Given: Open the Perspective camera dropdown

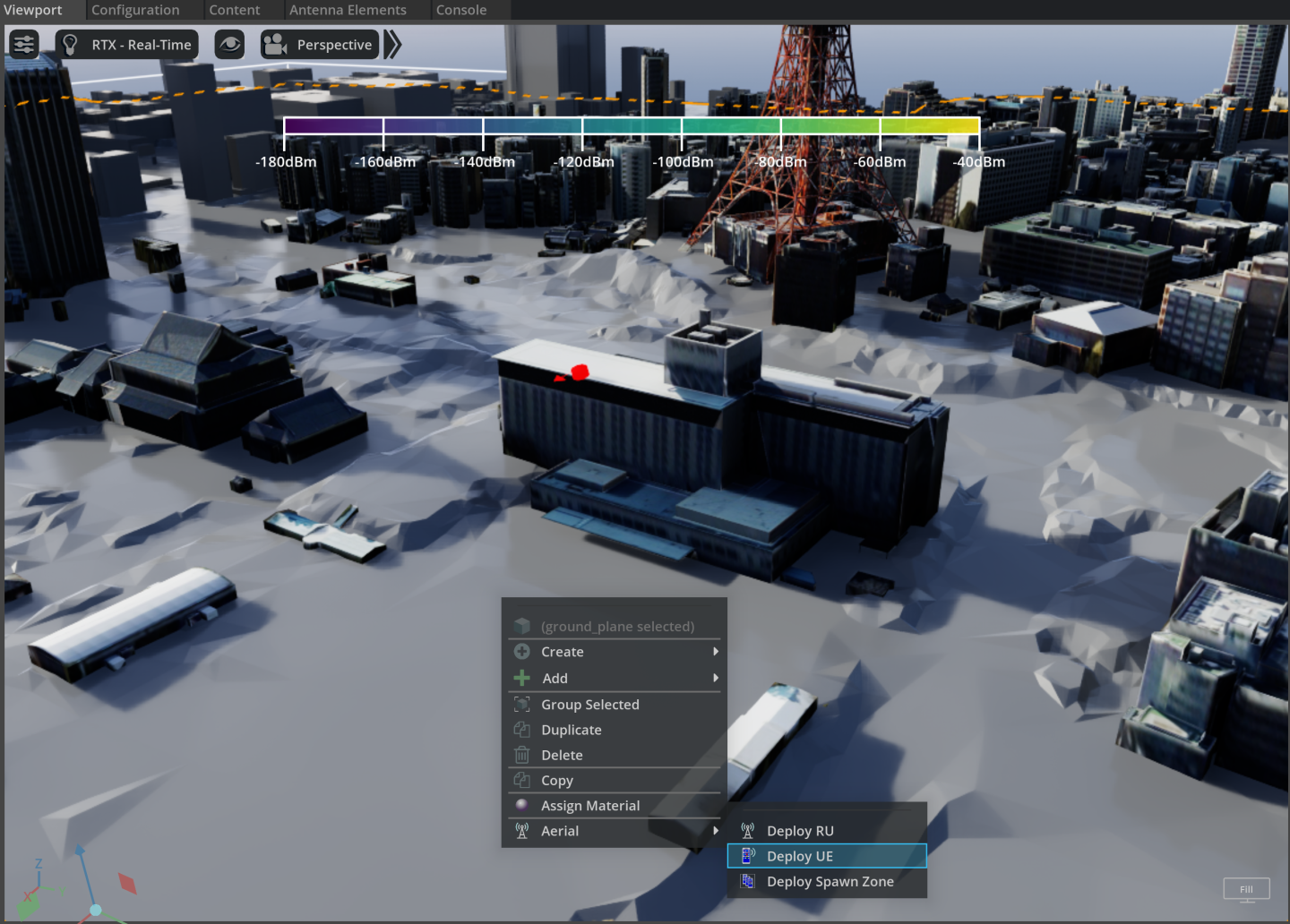Looking at the screenshot, I should [320, 45].
